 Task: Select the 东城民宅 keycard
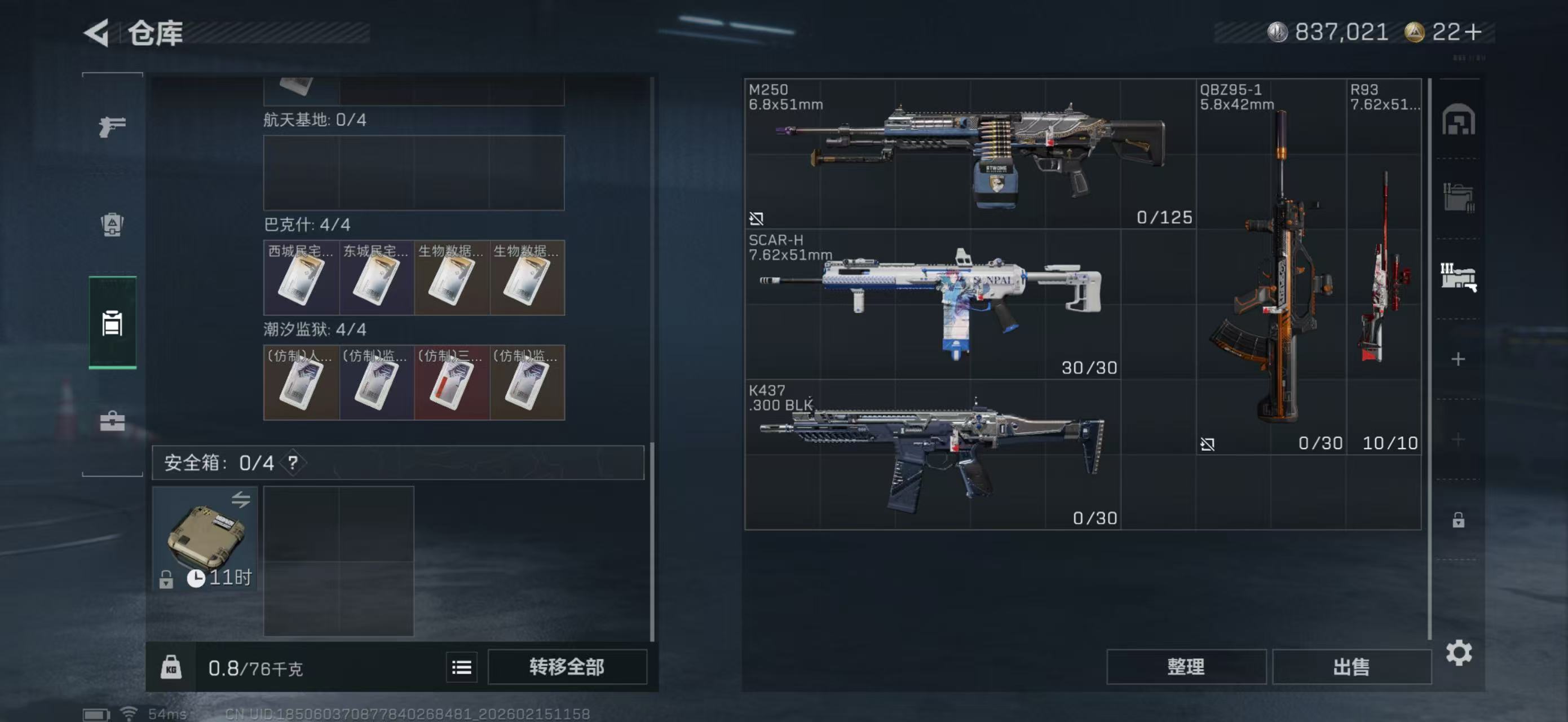point(376,278)
